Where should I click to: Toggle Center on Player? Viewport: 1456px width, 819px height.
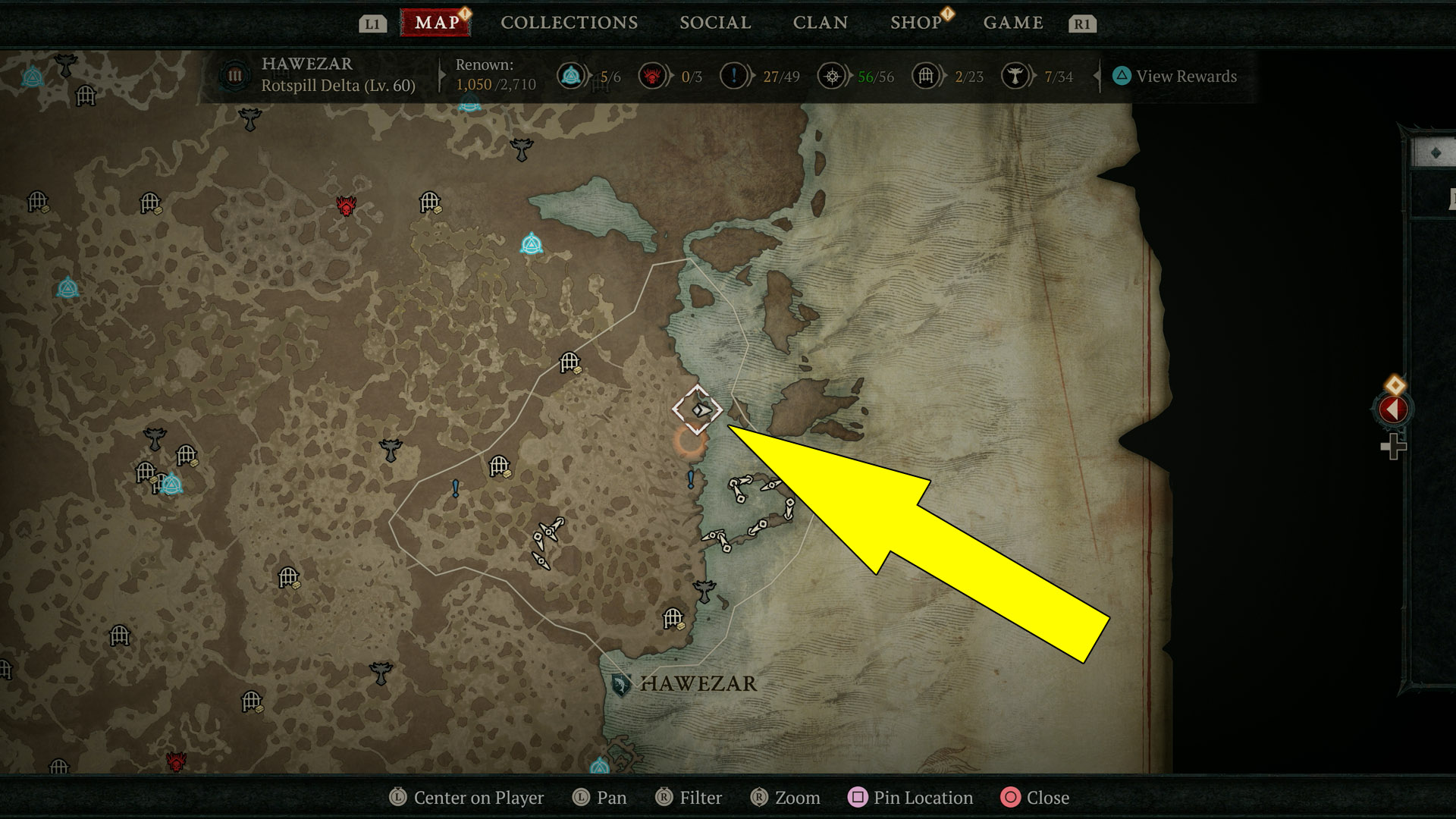(466, 798)
